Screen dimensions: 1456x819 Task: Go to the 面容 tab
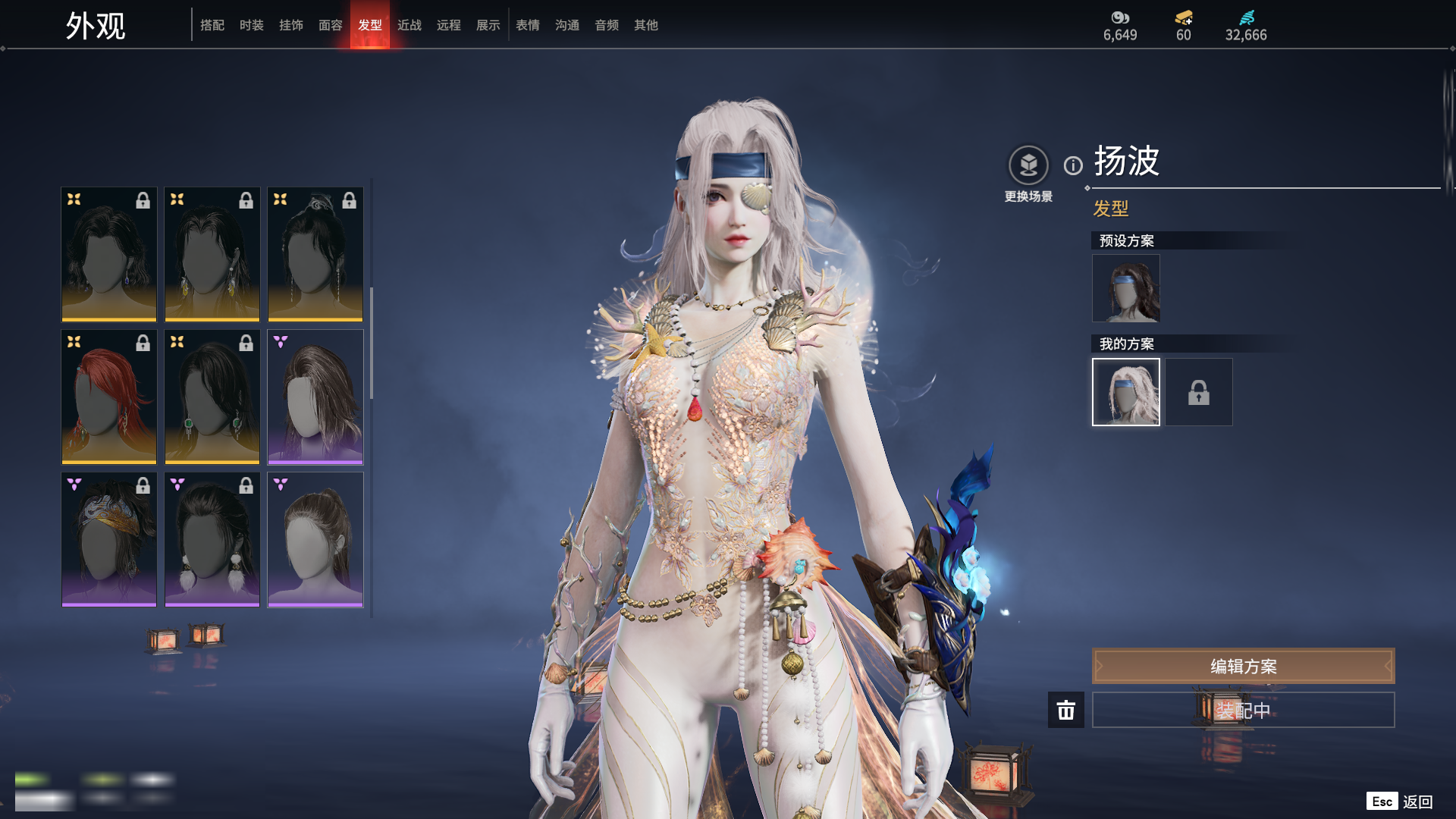tap(331, 25)
